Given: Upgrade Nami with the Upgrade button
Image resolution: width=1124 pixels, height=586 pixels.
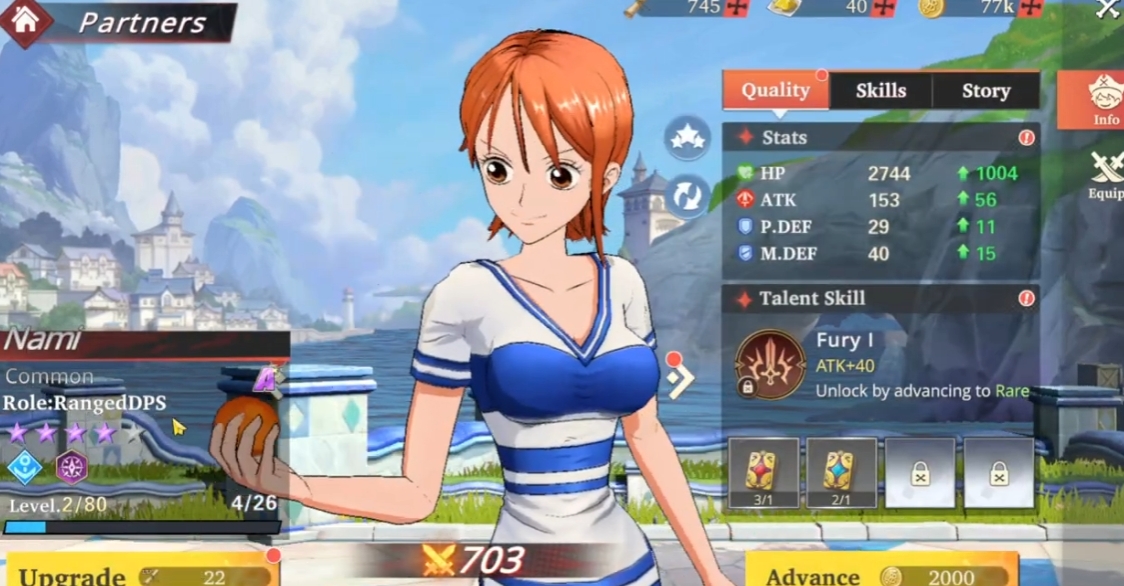Looking at the screenshot, I should tap(140, 572).
